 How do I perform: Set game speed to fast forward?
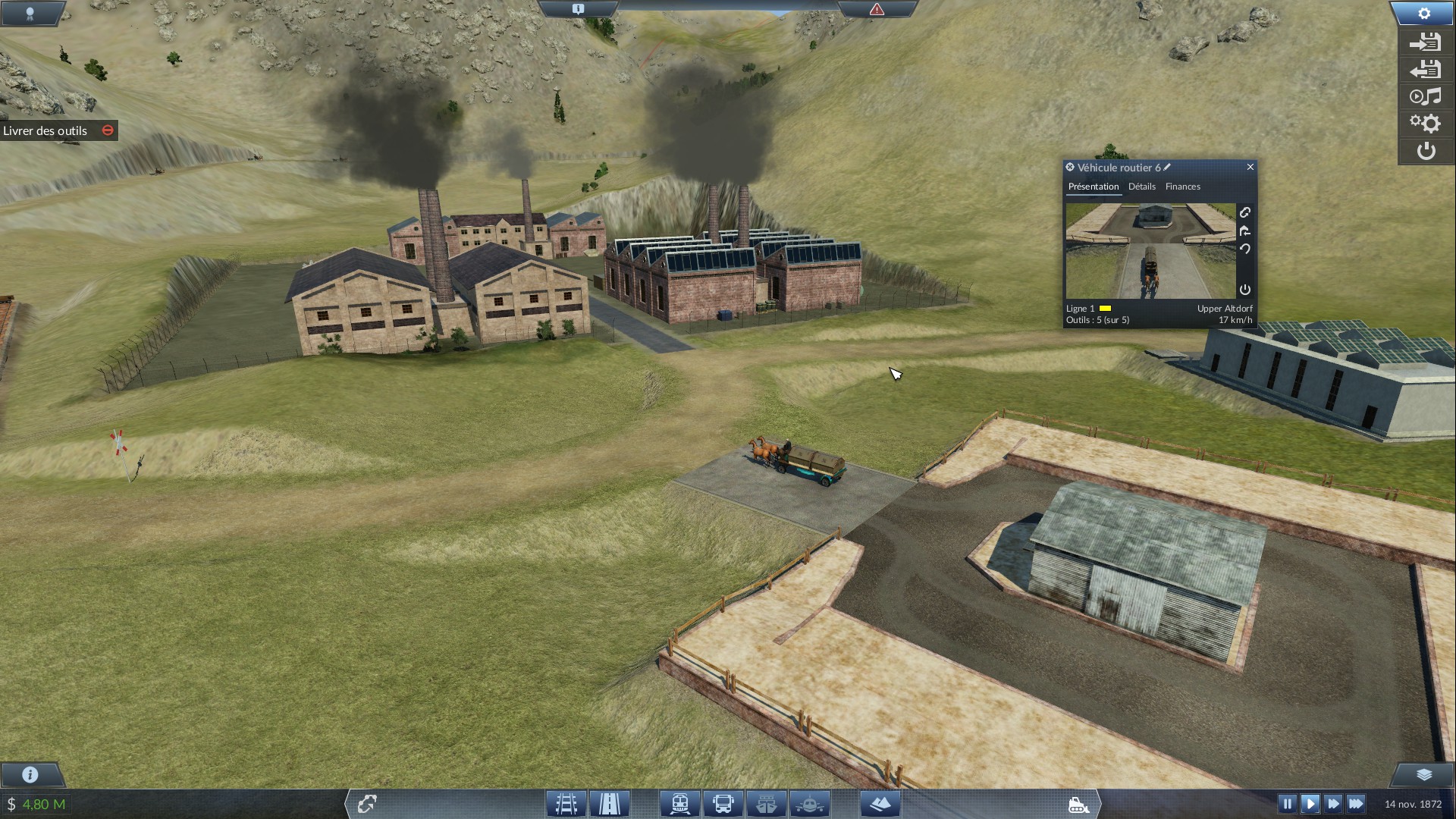click(1332, 803)
